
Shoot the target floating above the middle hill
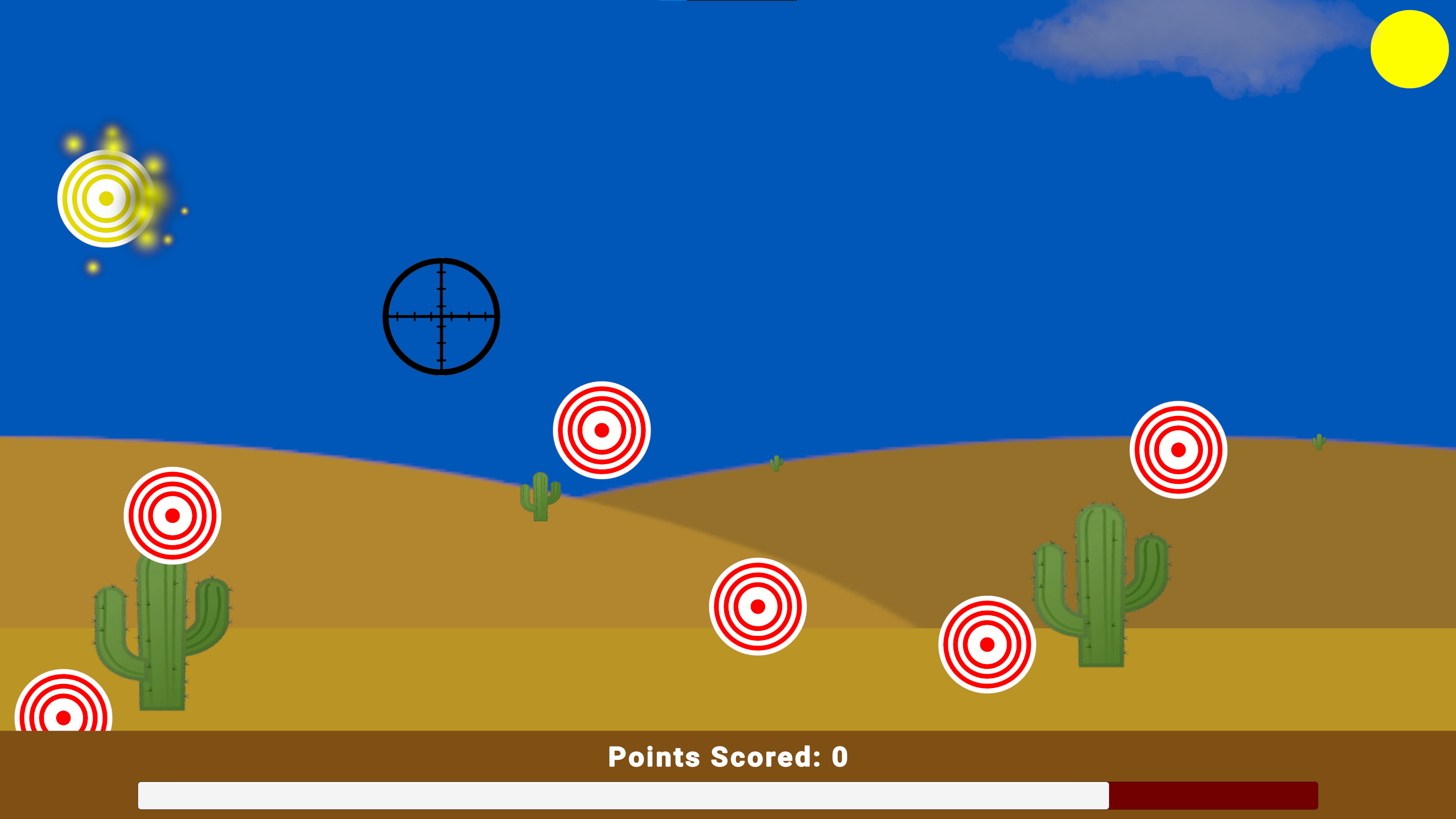601,431
